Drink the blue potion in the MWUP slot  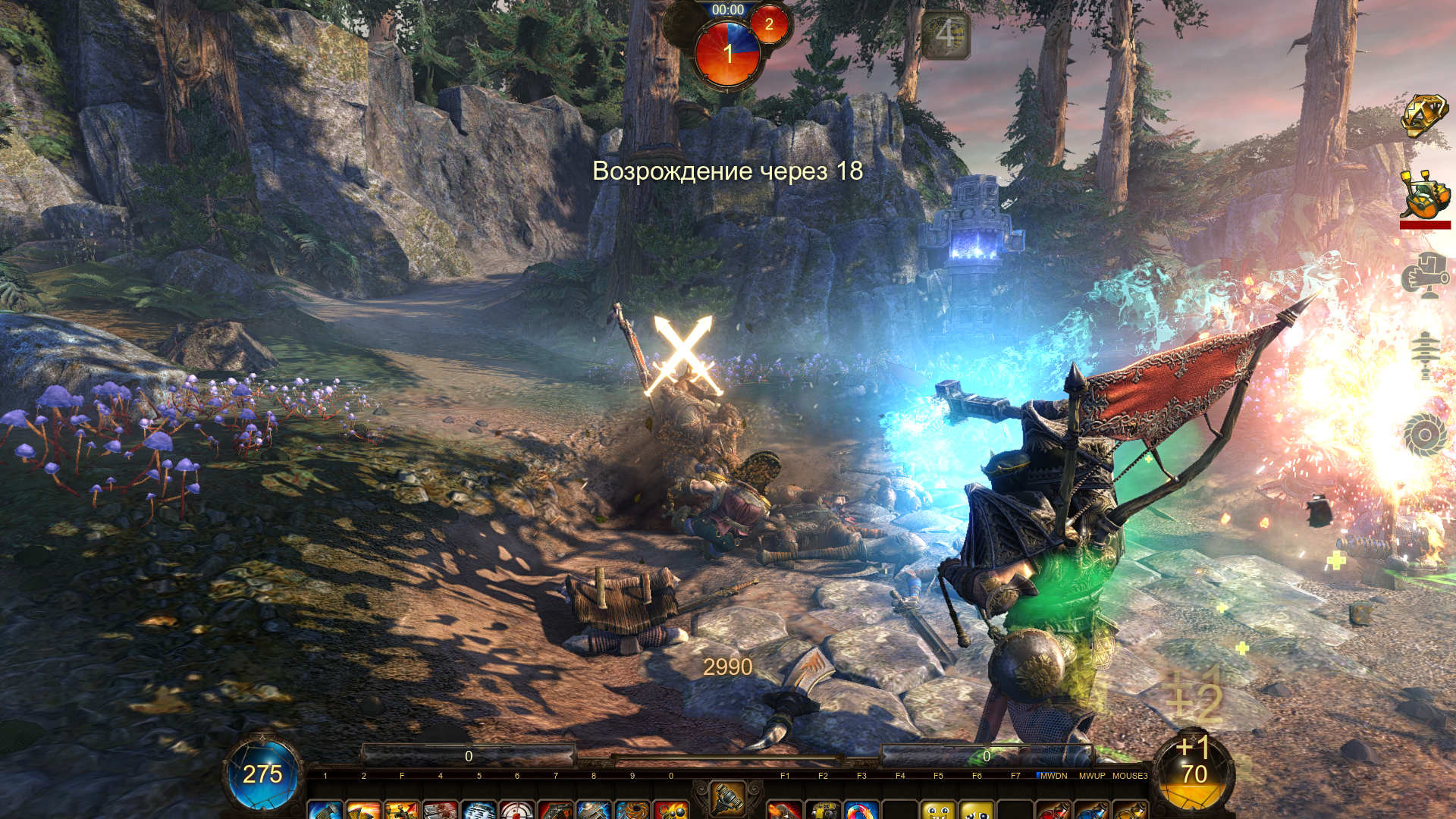pos(1092,810)
